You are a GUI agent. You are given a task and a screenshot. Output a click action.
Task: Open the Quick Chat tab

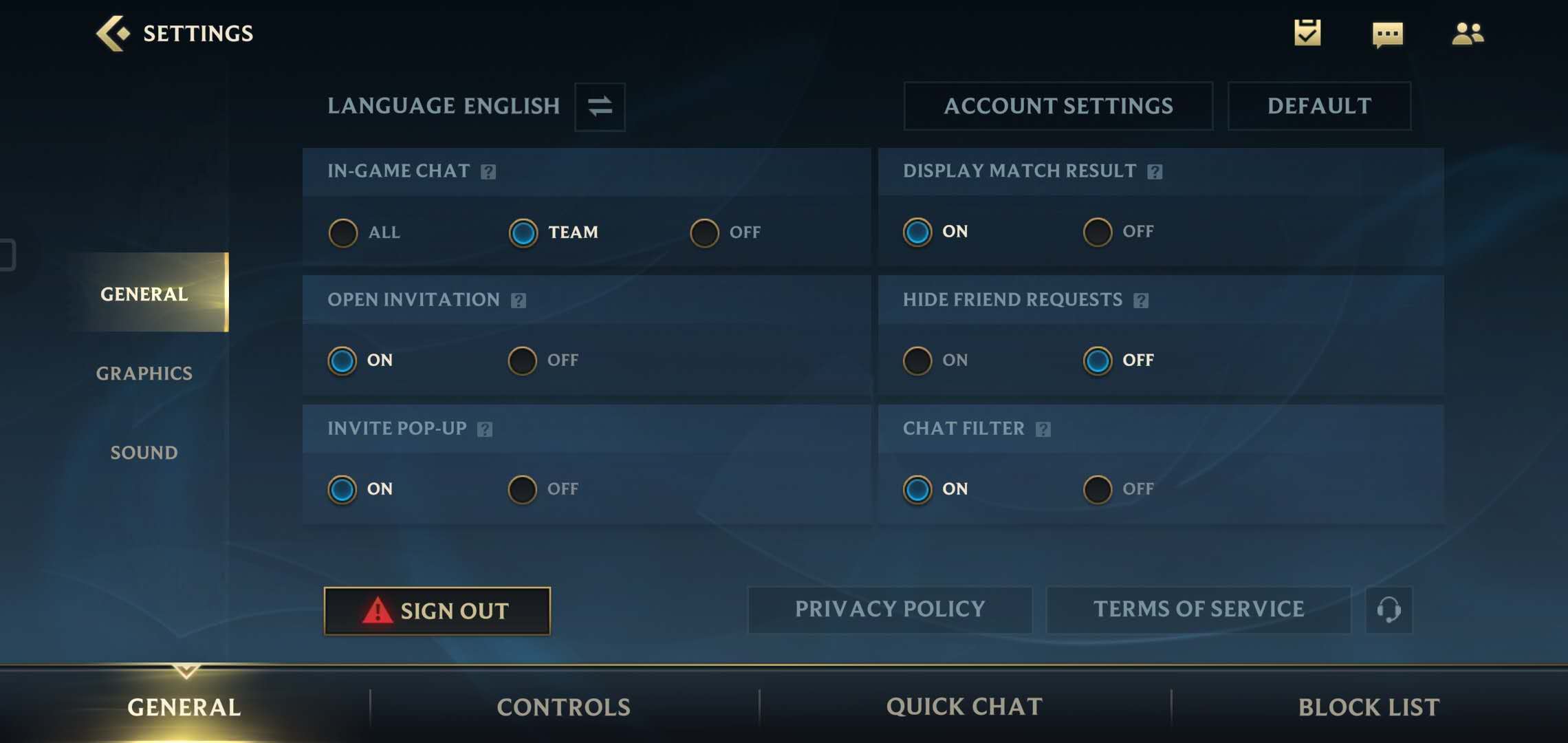click(964, 707)
